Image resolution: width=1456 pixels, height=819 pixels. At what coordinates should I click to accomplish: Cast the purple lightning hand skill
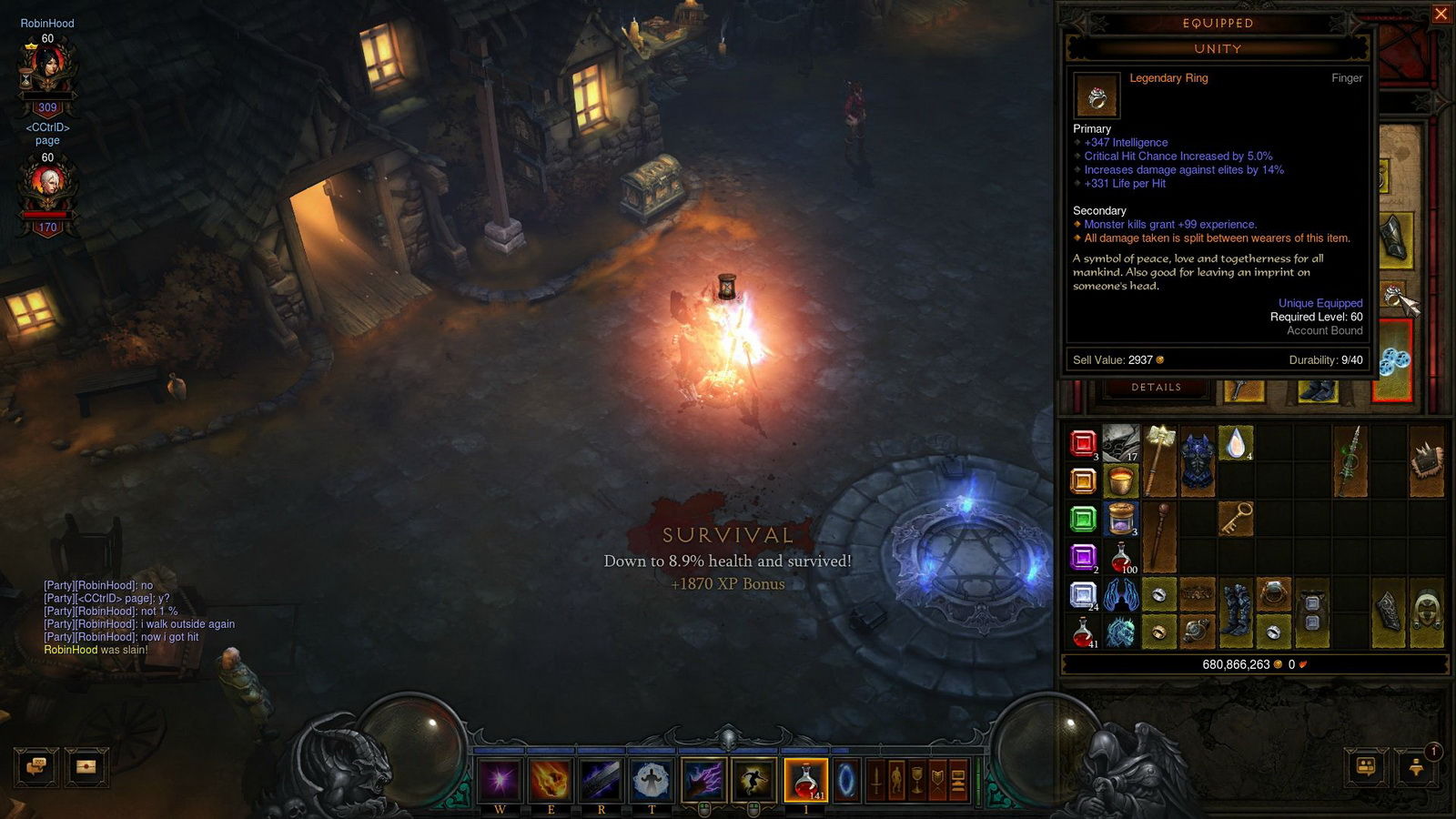[703, 780]
